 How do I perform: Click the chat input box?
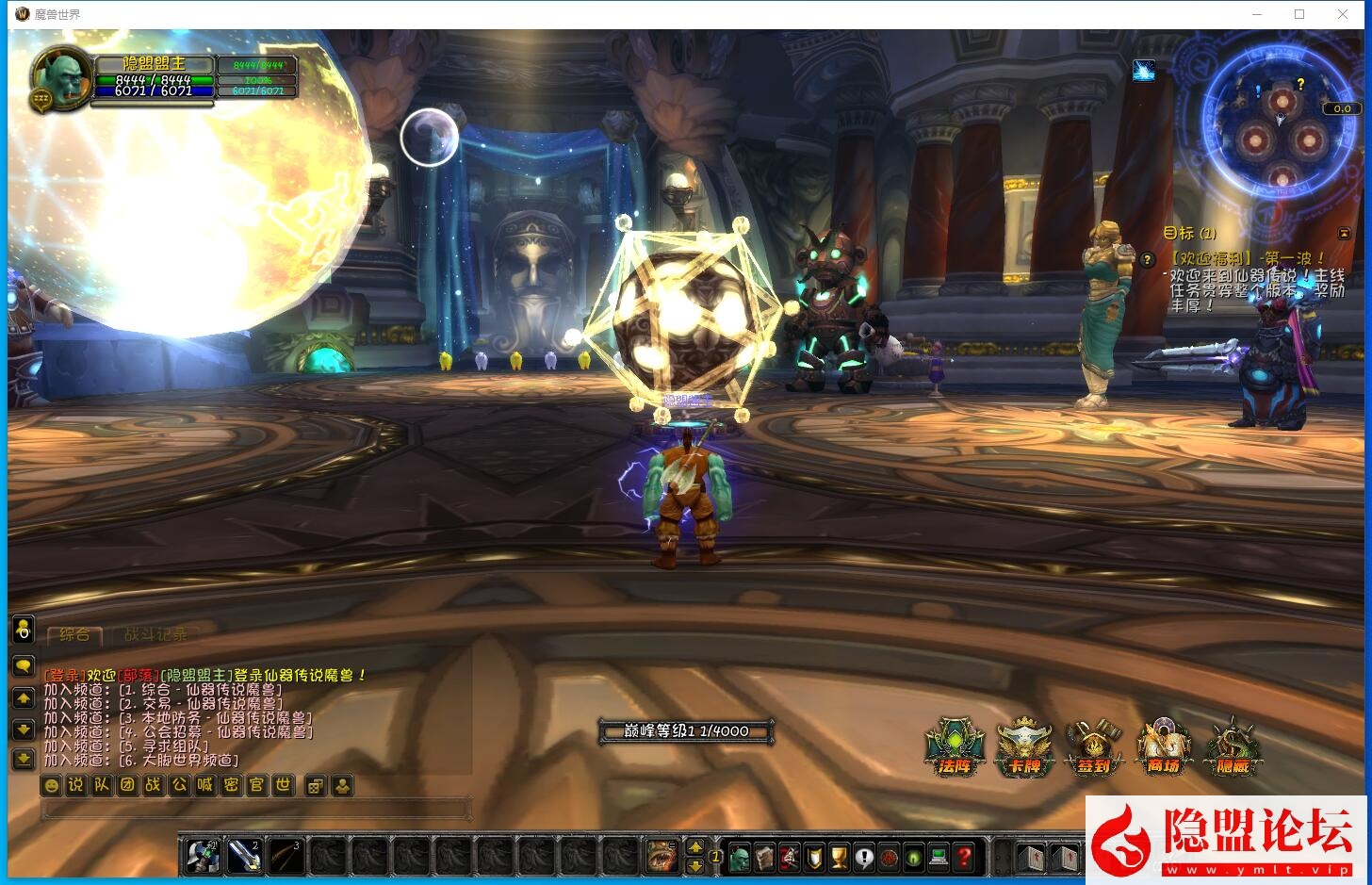coord(256,809)
